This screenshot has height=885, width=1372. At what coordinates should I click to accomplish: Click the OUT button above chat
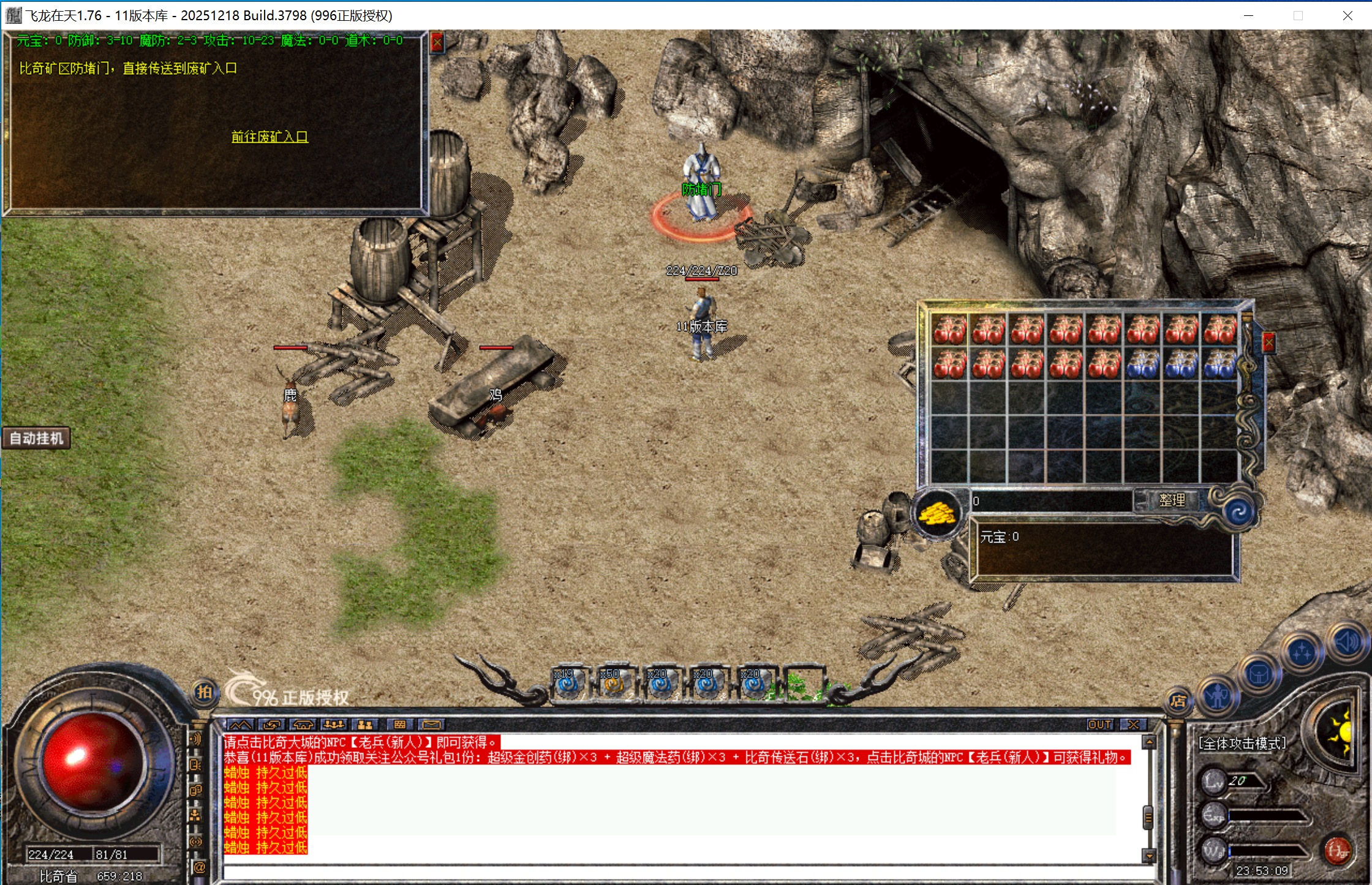(x=1099, y=725)
